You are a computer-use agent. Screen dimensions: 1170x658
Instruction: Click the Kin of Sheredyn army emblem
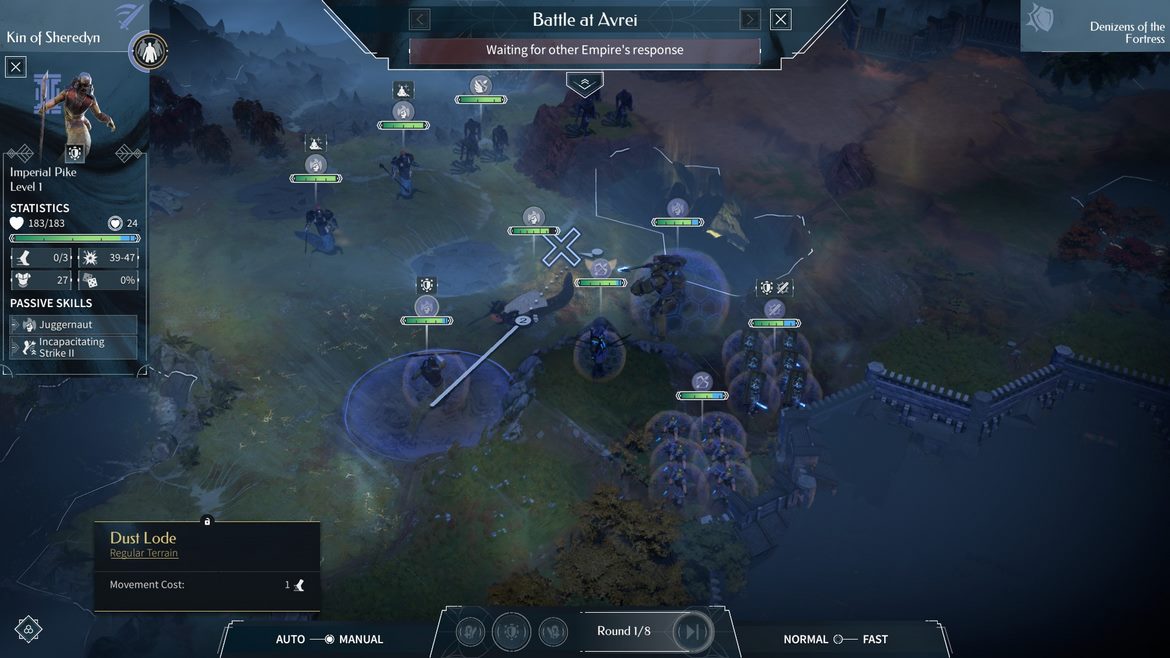(x=149, y=52)
